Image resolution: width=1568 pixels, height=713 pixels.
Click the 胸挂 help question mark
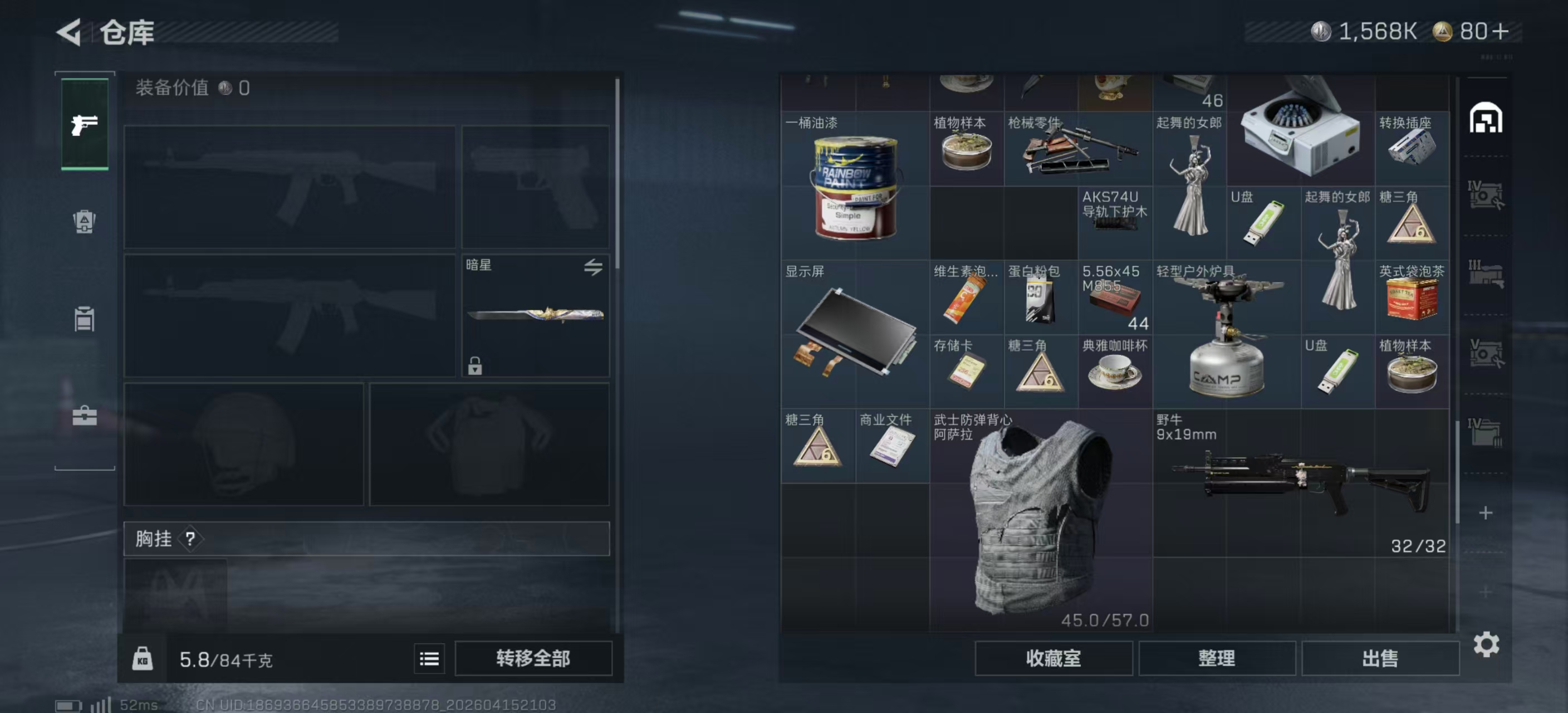pos(190,538)
